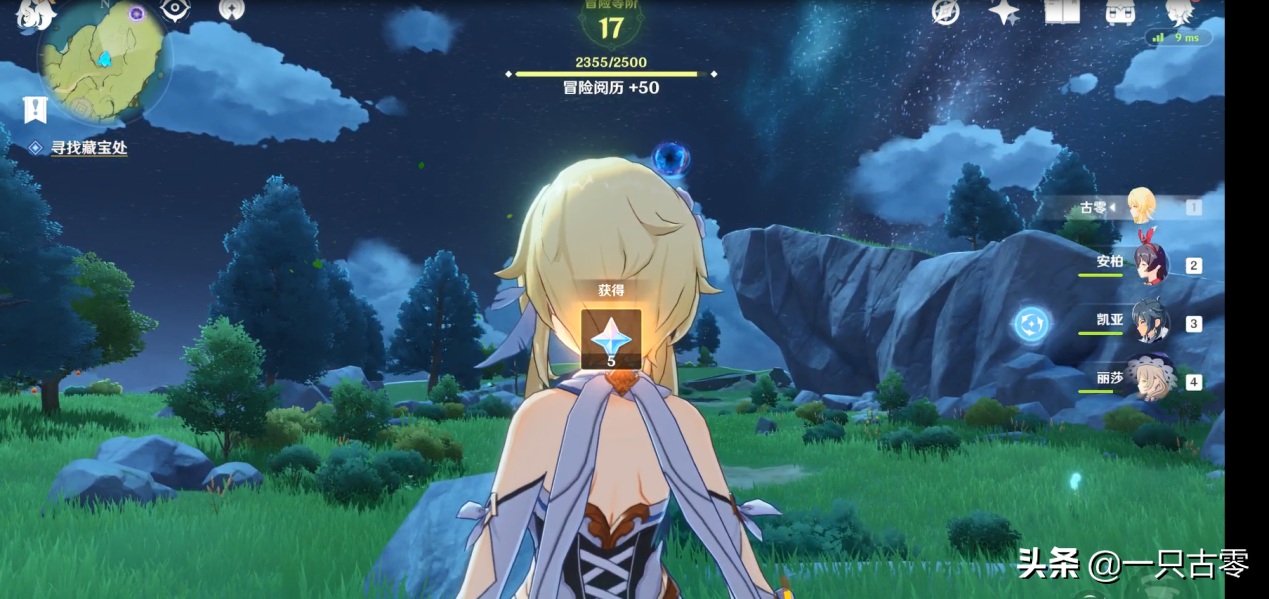The width and height of the screenshot is (1269, 599).
Task: Switch to party member 凯亚
Action: click(x=1148, y=322)
